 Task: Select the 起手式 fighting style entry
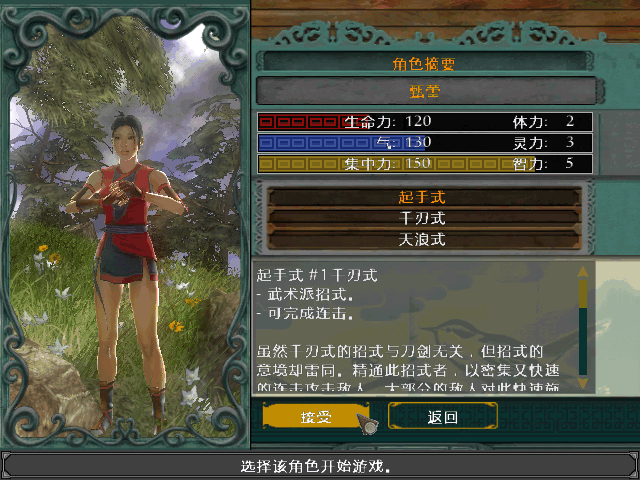pyautogui.click(x=421, y=196)
